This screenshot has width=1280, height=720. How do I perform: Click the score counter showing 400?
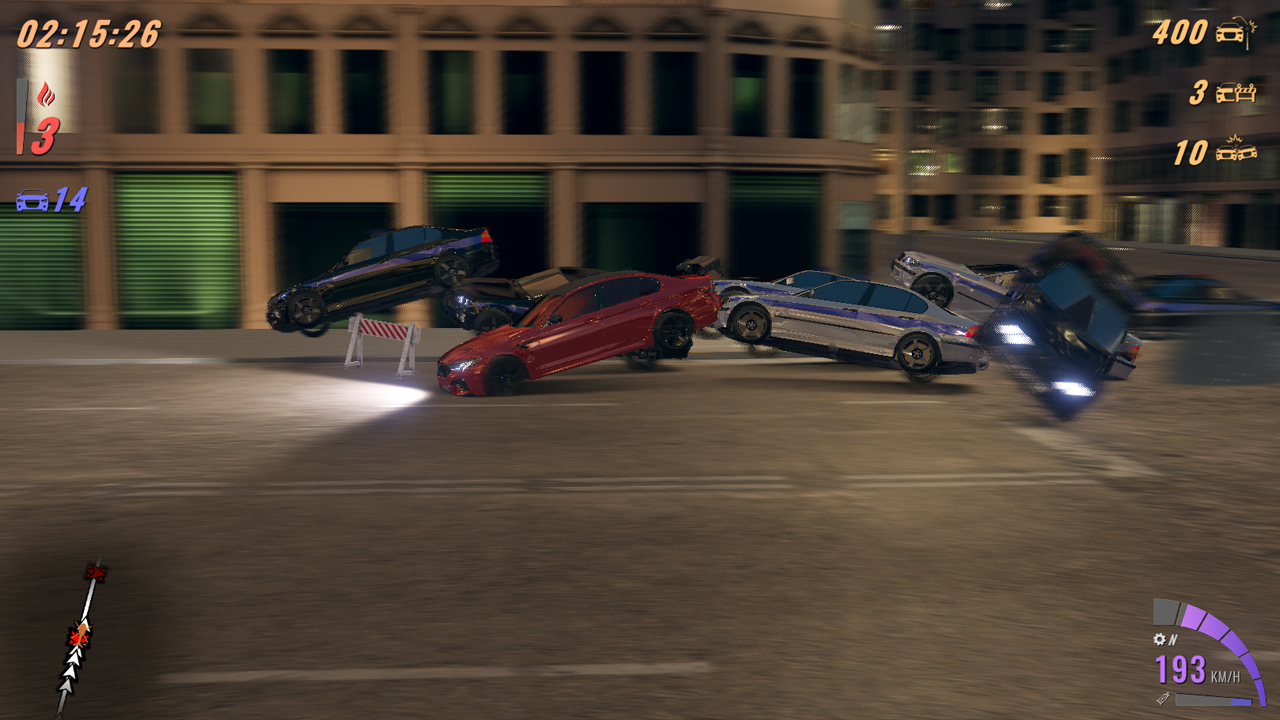[x=1180, y=32]
